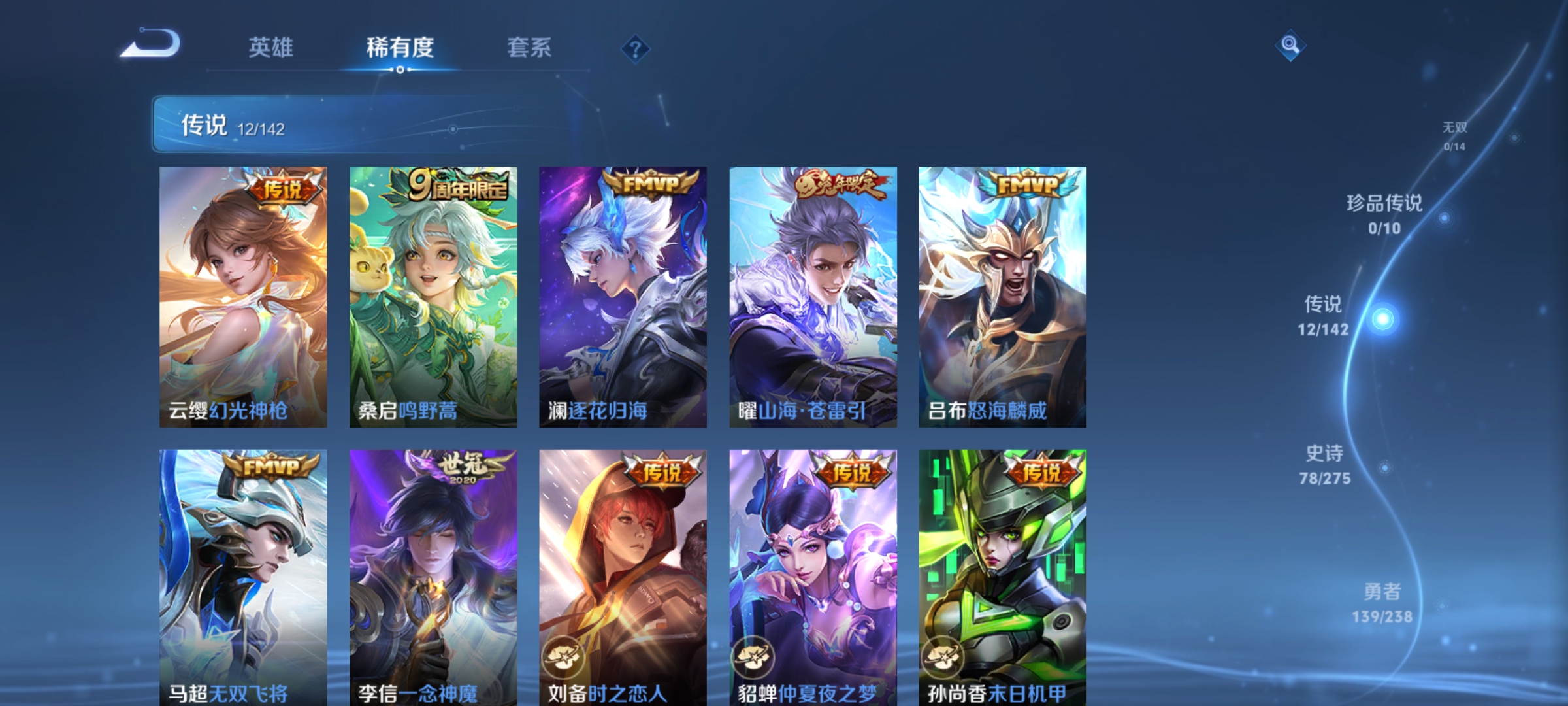Screen dimensions: 1568x706
Task: Click the dot indicator under 稀有度 tab
Action: [x=400, y=71]
